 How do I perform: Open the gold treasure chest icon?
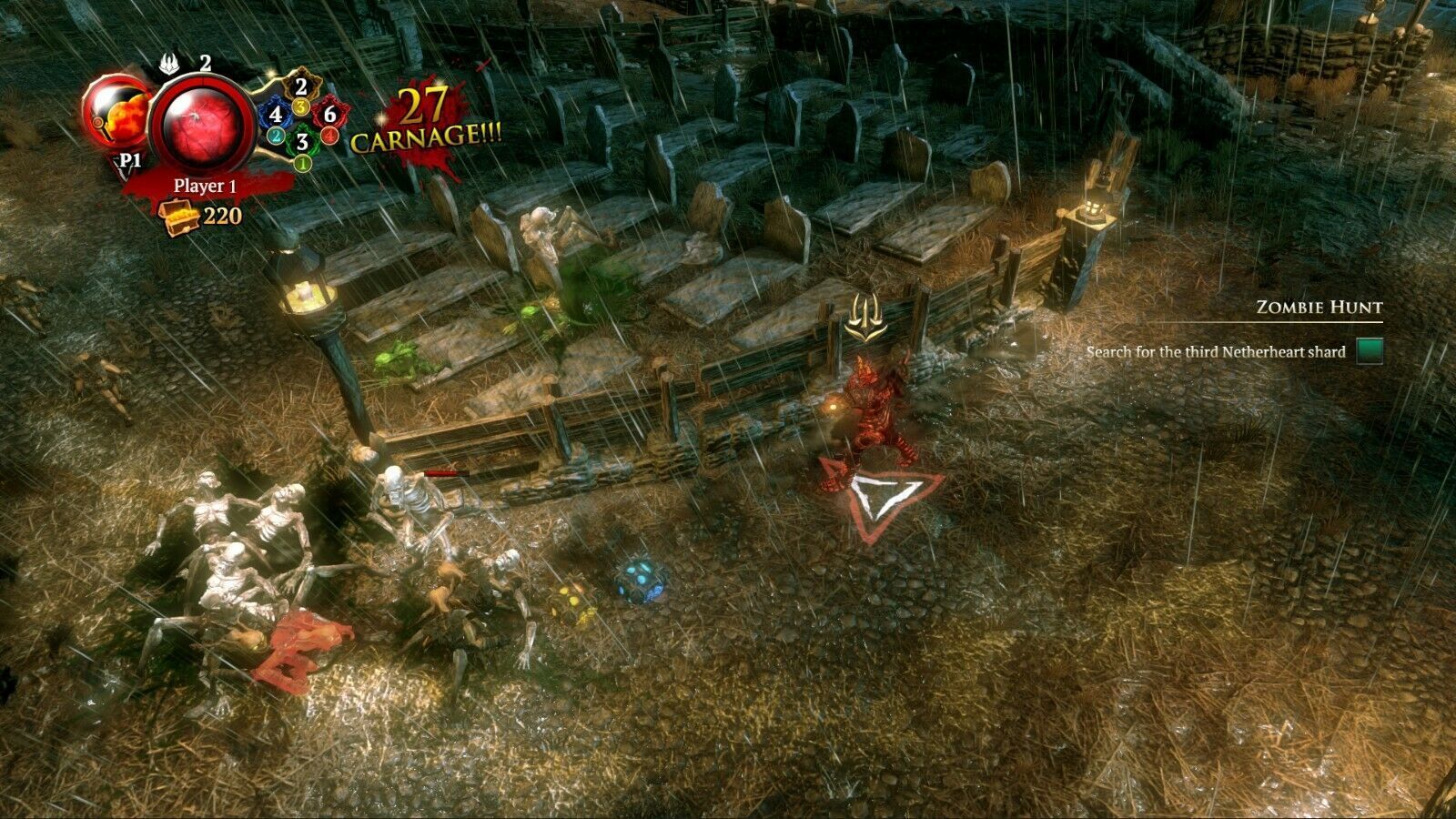(x=177, y=217)
